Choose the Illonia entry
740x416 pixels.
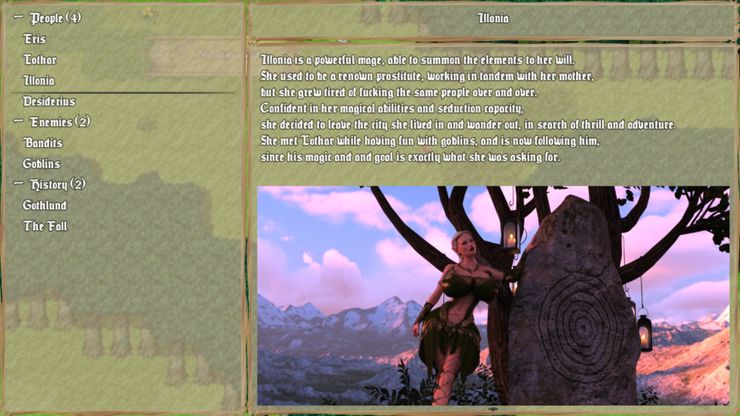(x=39, y=81)
